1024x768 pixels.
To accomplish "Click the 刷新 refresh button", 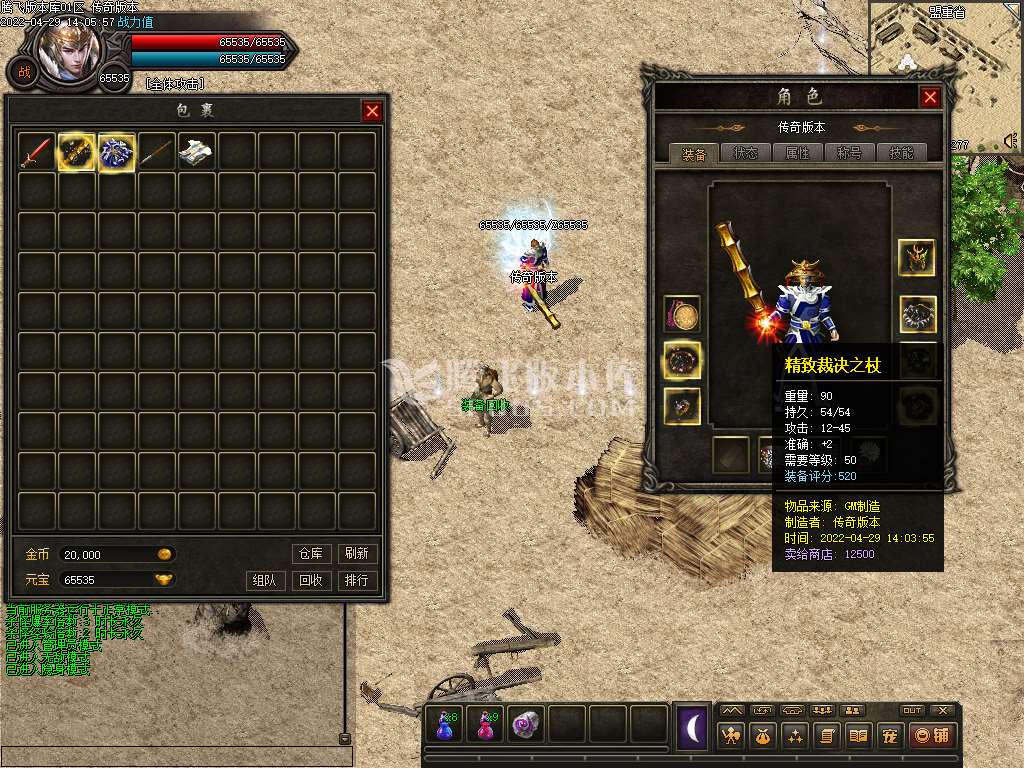I will pyautogui.click(x=356, y=553).
